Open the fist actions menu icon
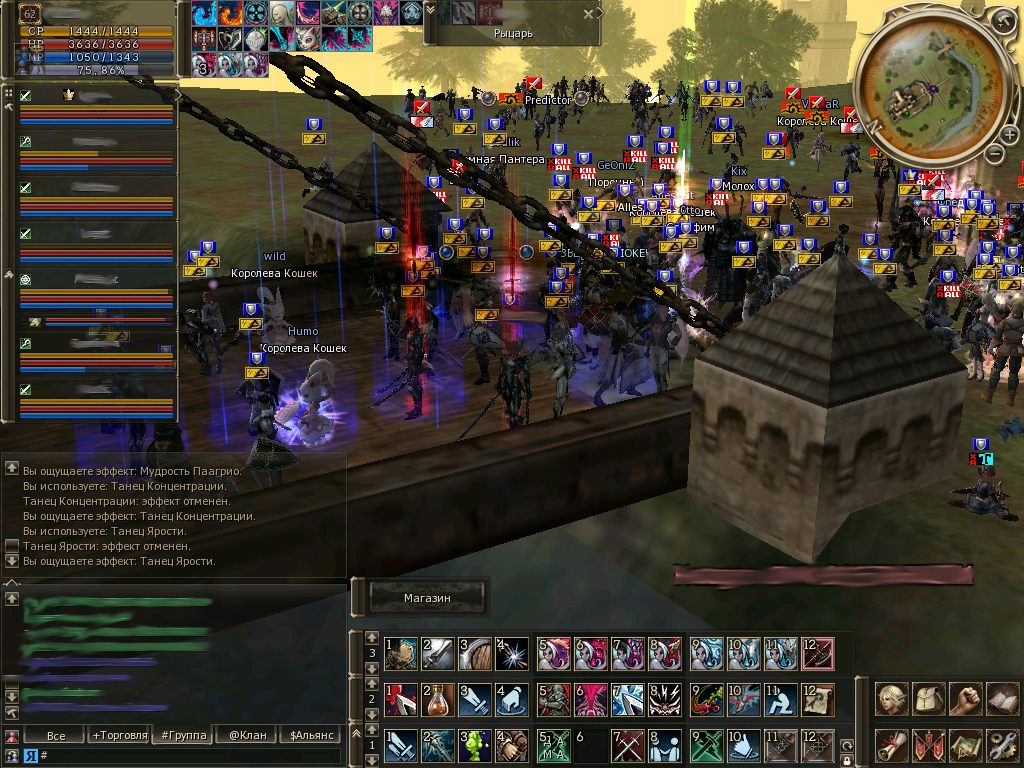 coord(965,698)
